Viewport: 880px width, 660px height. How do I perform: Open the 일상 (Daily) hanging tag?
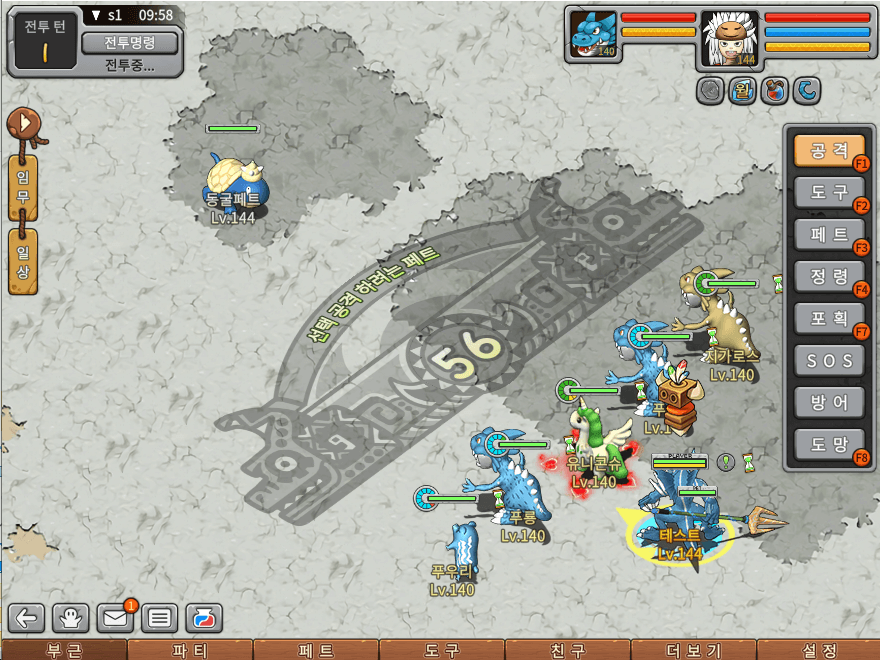click(x=22, y=261)
